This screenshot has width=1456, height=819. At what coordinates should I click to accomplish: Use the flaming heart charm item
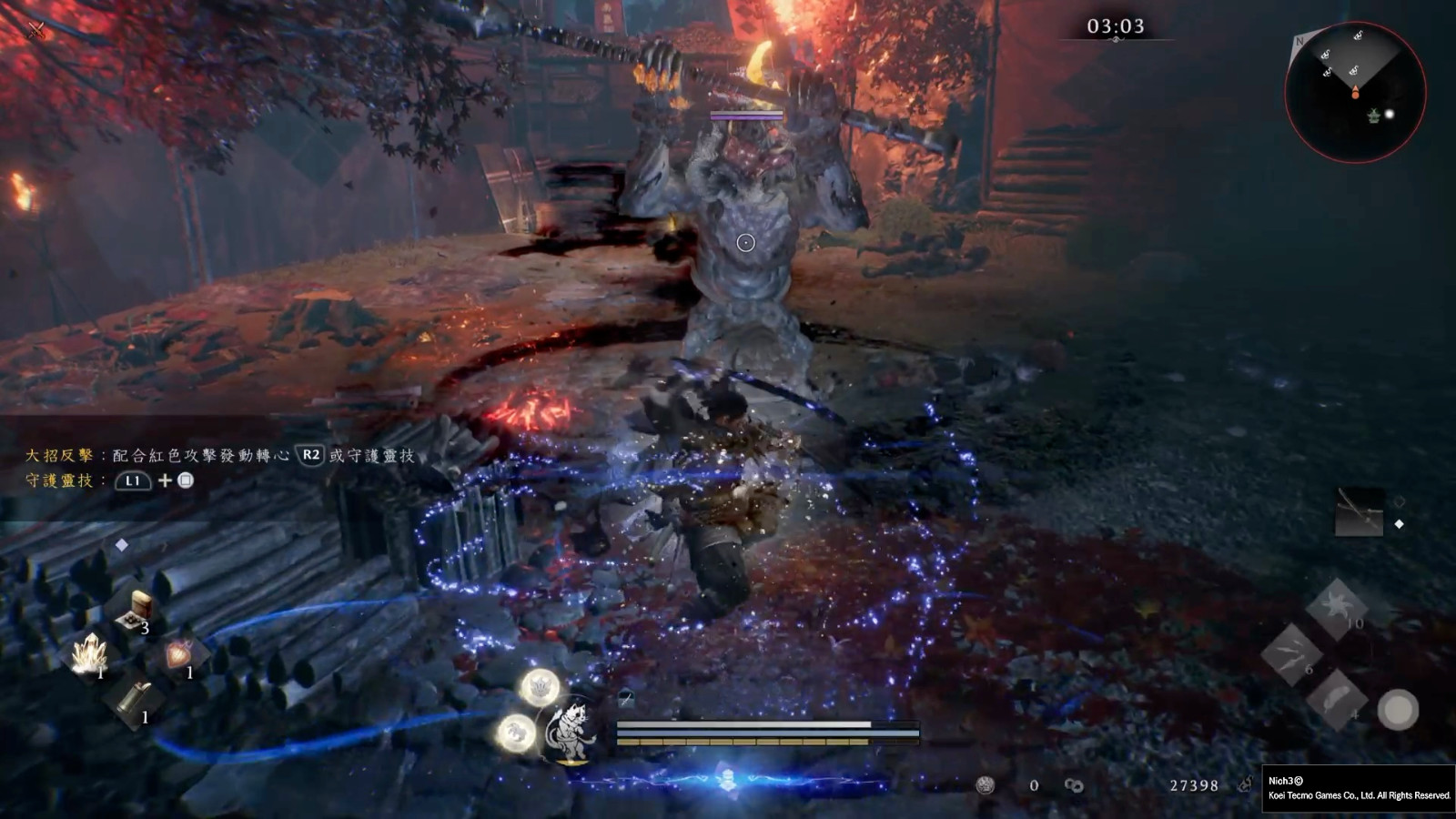pyautogui.click(x=178, y=654)
